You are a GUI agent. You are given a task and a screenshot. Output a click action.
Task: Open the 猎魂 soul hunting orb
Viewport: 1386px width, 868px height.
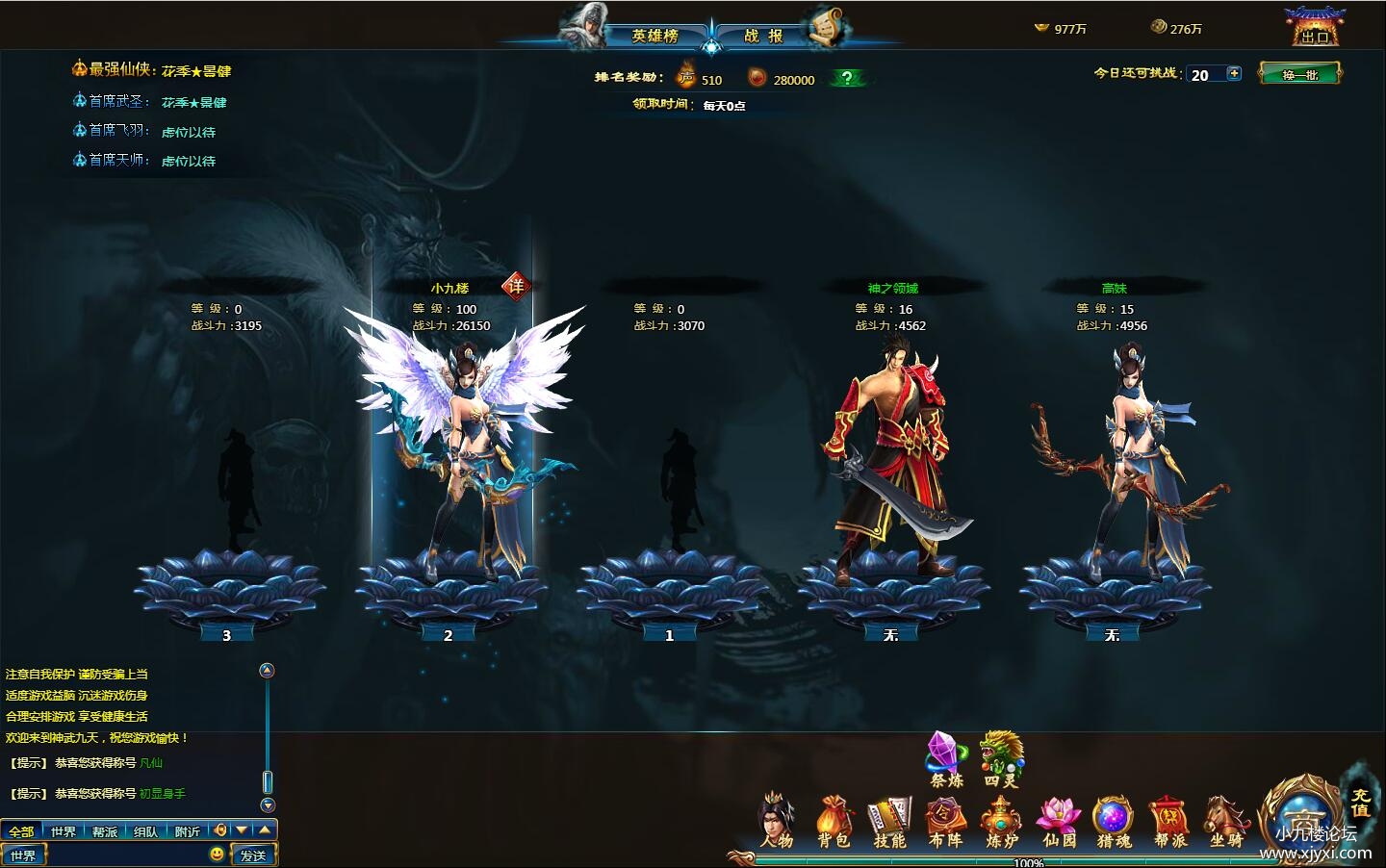coord(1114,824)
